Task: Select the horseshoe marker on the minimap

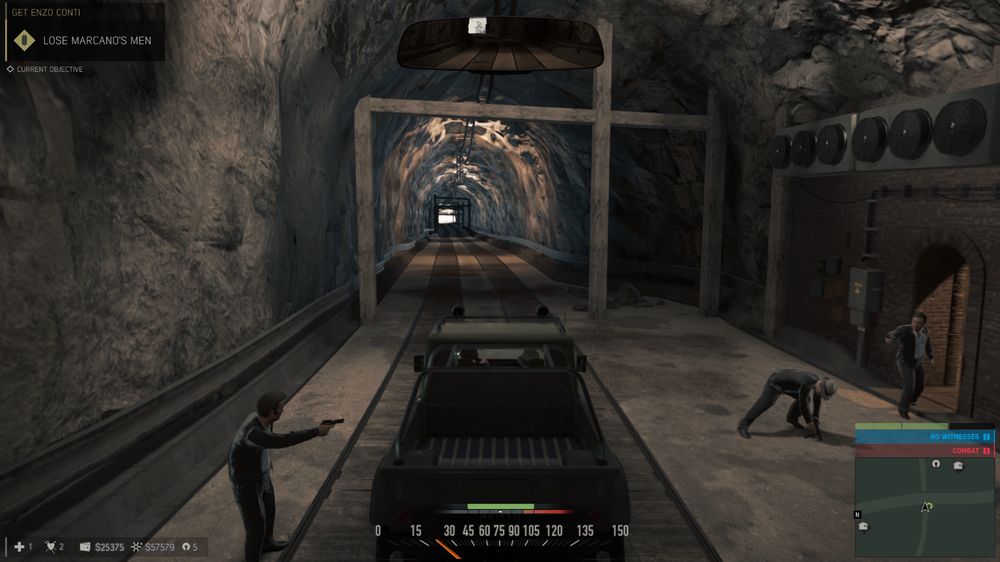Action: [x=936, y=464]
